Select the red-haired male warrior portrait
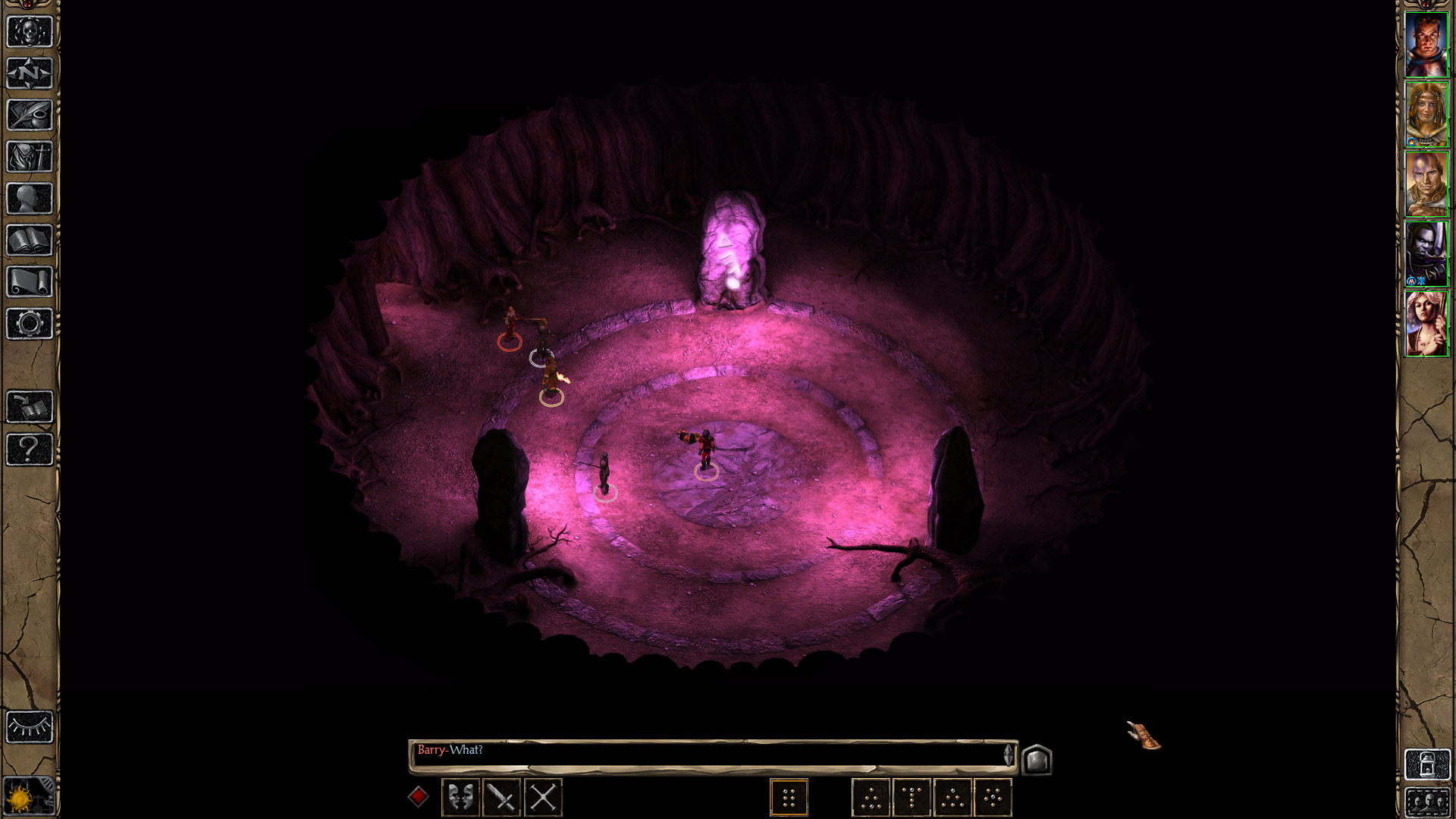1456x819 pixels. (x=1426, y=45)
